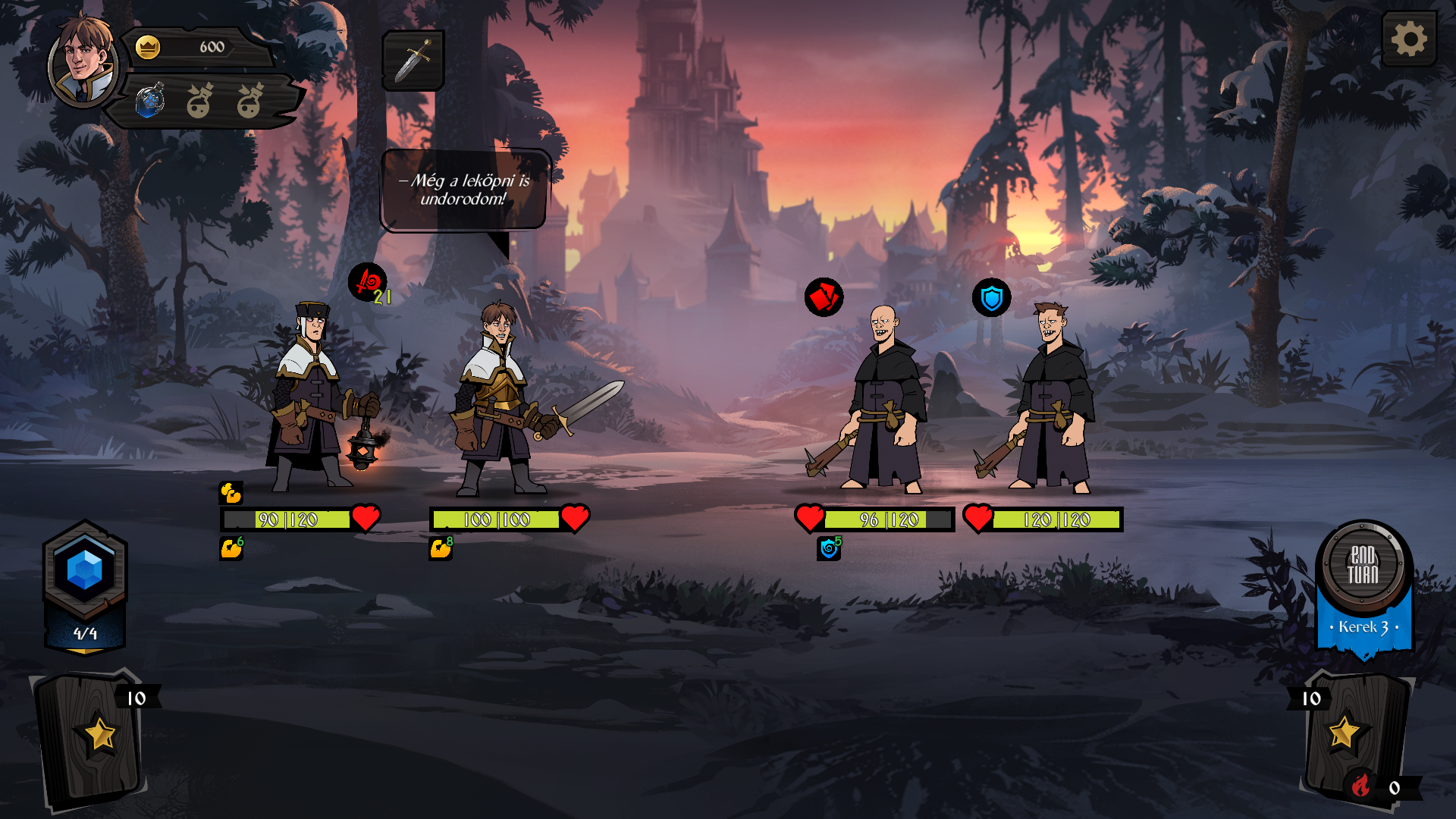Click the End Turn button
Screen dimensions: 1456x819
point(1363,566)
